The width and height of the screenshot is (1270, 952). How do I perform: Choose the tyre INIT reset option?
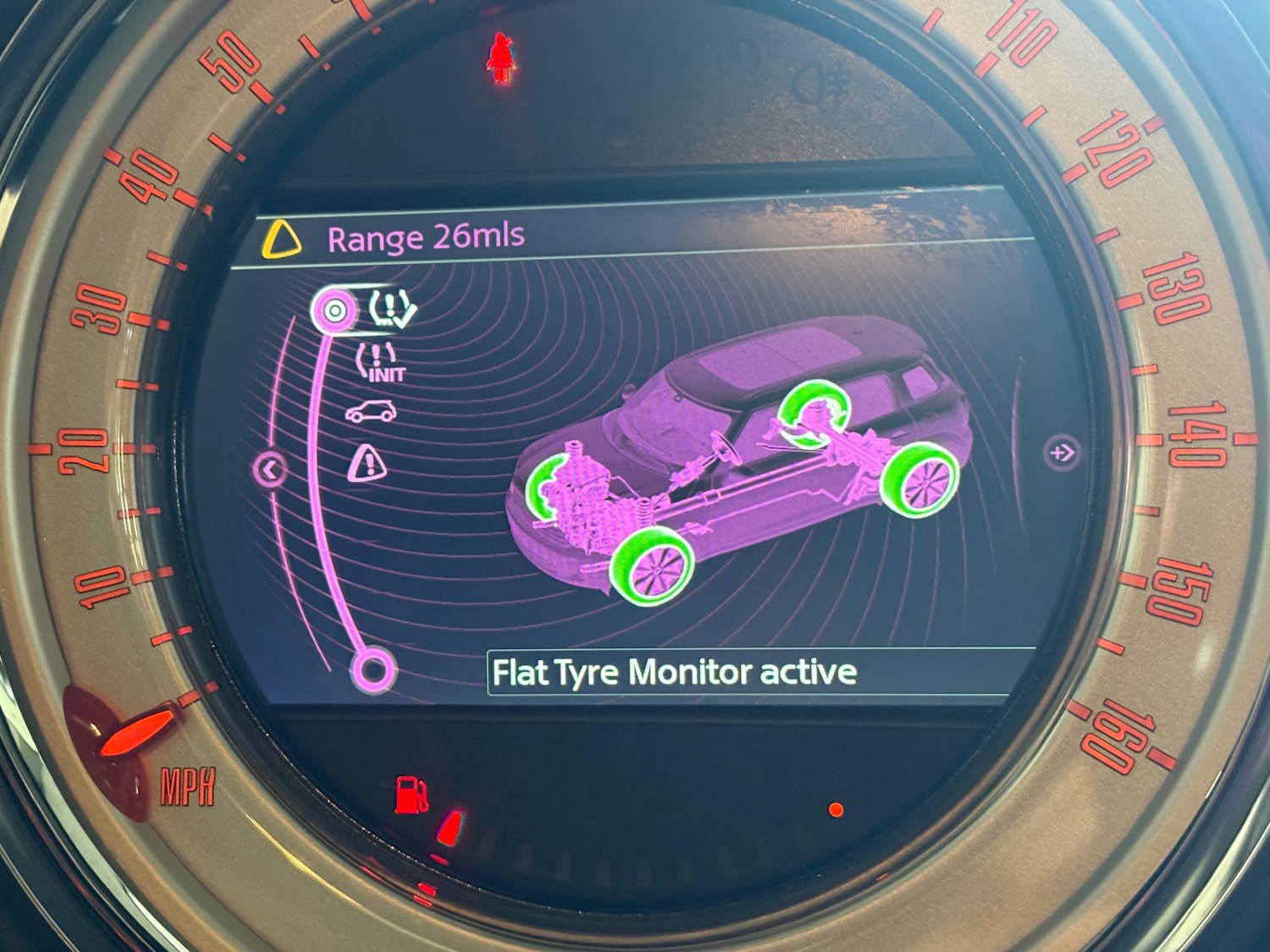(x=381, y=362)
